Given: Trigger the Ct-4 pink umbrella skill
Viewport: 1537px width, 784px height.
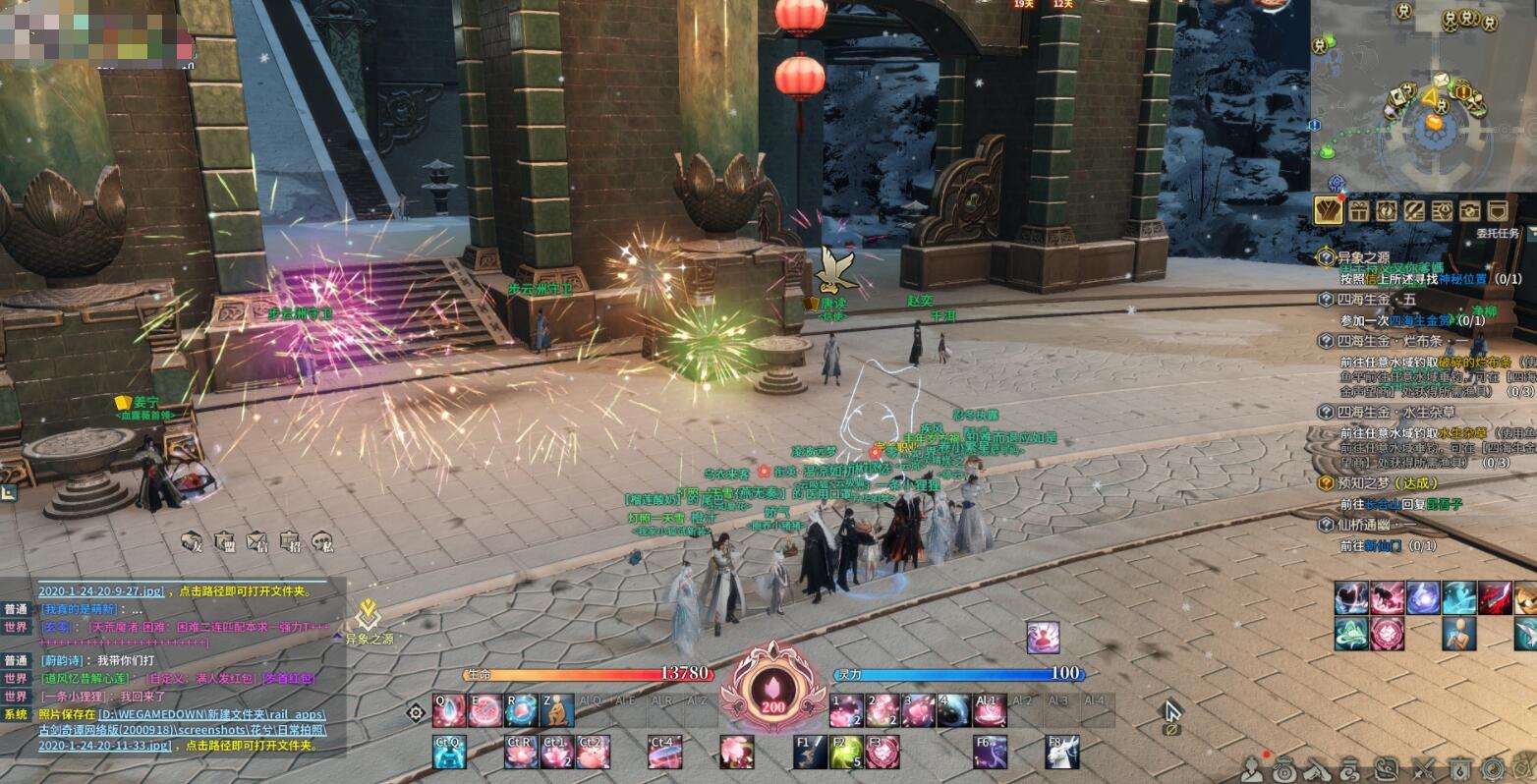Looking at the screenshot, I should (665, 752).
